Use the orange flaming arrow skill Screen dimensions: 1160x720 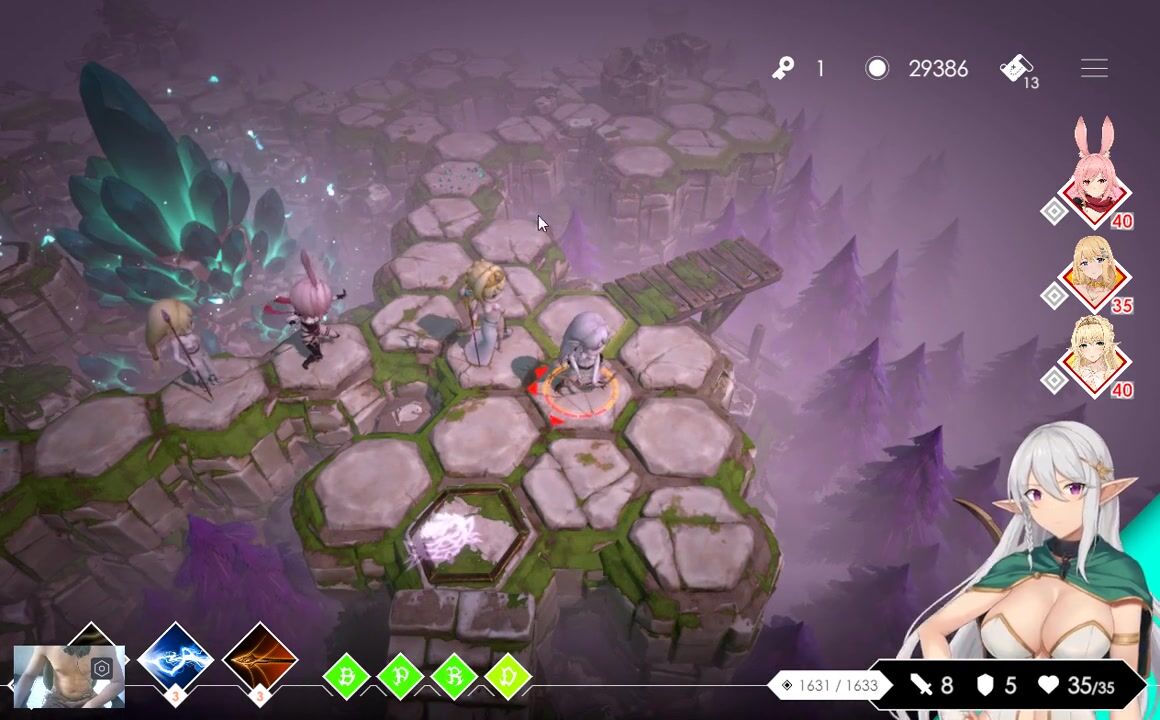260,660
